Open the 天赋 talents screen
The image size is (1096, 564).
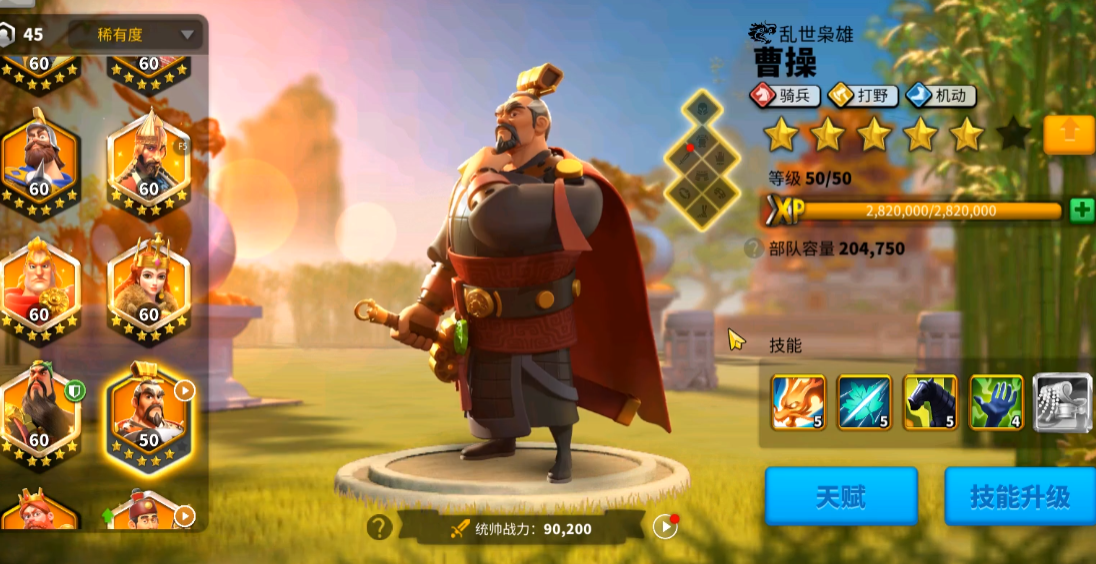(840, 496)
